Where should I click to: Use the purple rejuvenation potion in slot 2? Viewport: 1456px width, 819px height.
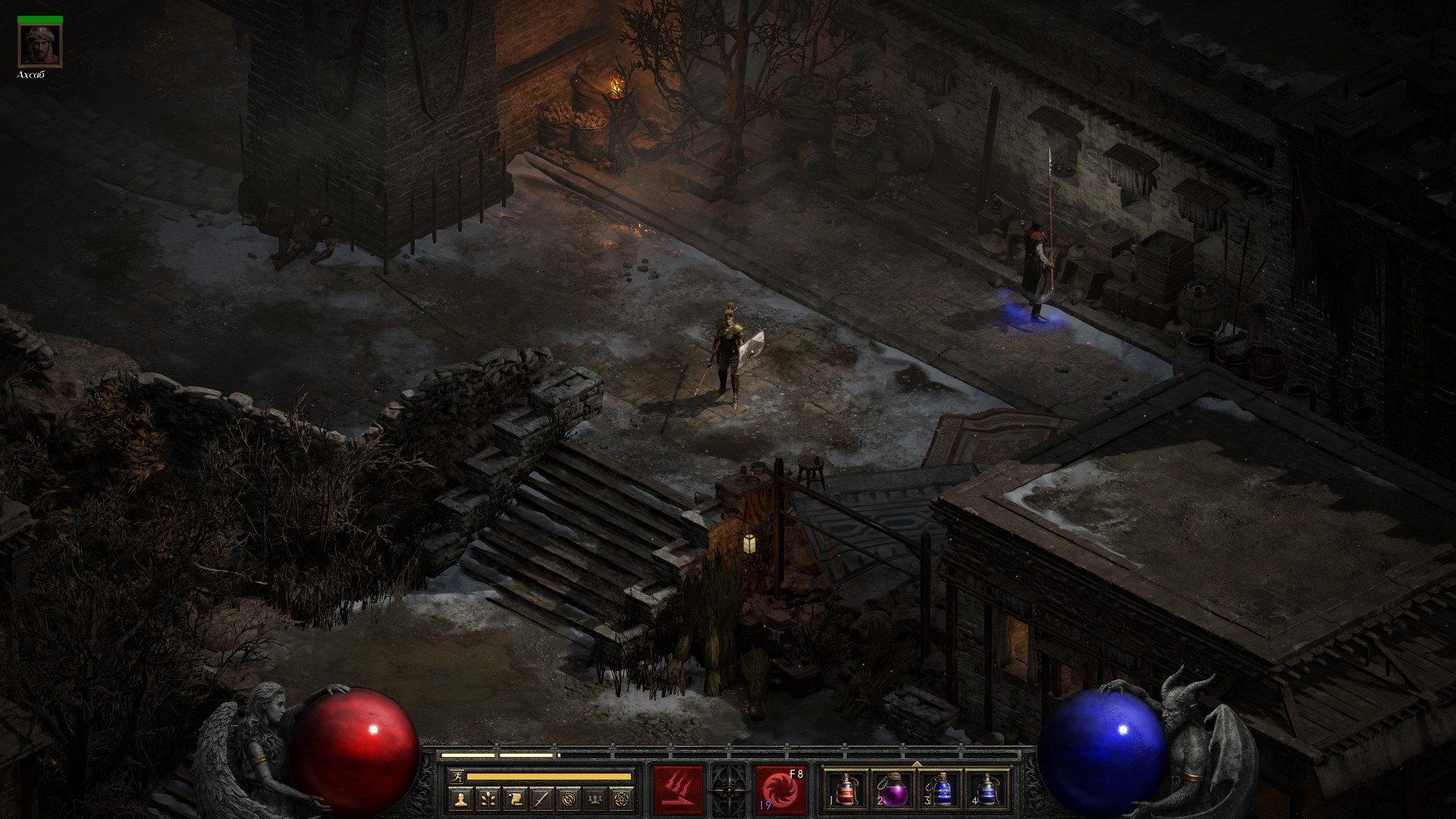(891, 789)
